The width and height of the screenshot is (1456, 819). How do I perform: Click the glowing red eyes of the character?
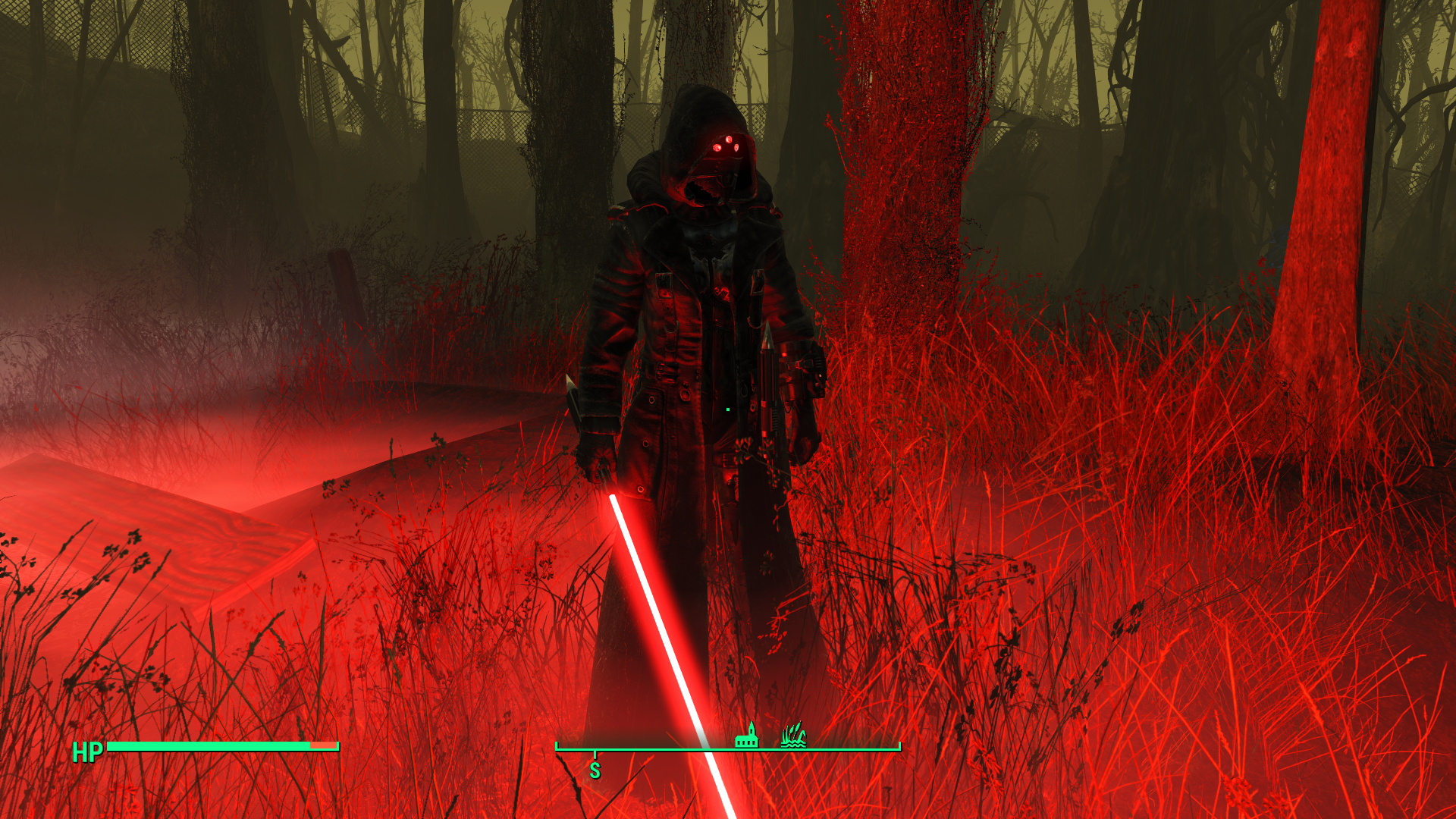click(x=726, y=144)
